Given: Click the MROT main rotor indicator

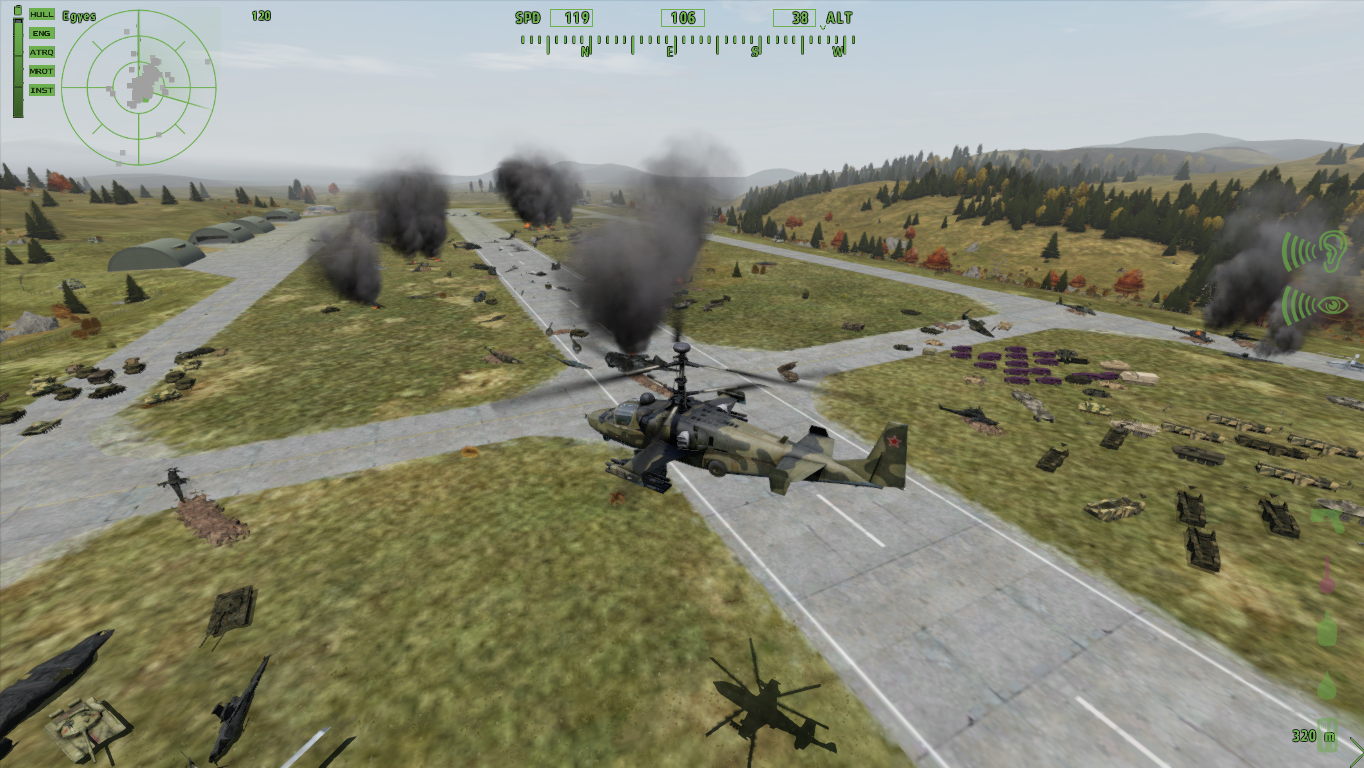Looking at the screenshot, I should point(41,71).
